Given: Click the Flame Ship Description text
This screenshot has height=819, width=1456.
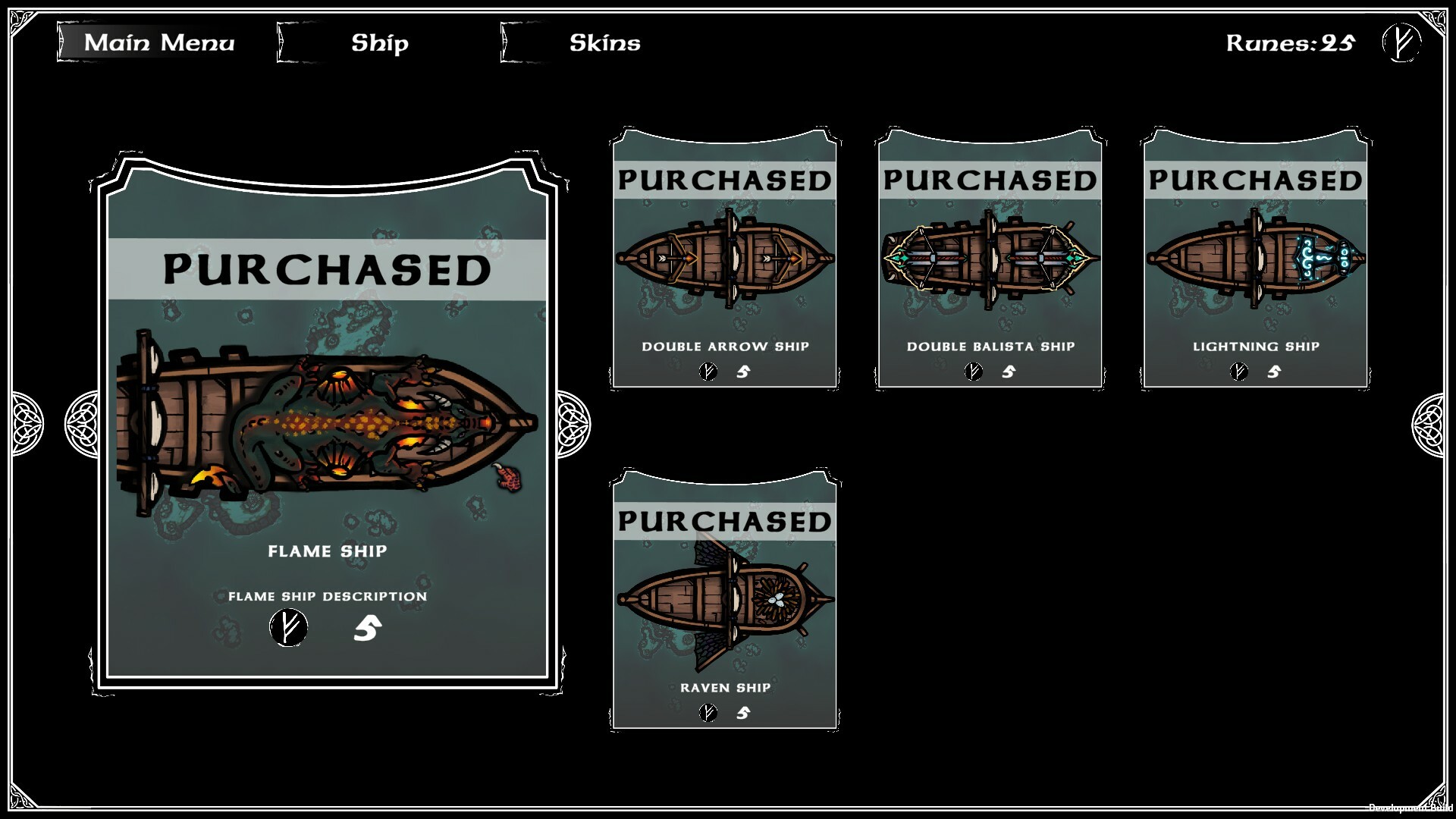Looking at the screenshot, I should point(326,595).
